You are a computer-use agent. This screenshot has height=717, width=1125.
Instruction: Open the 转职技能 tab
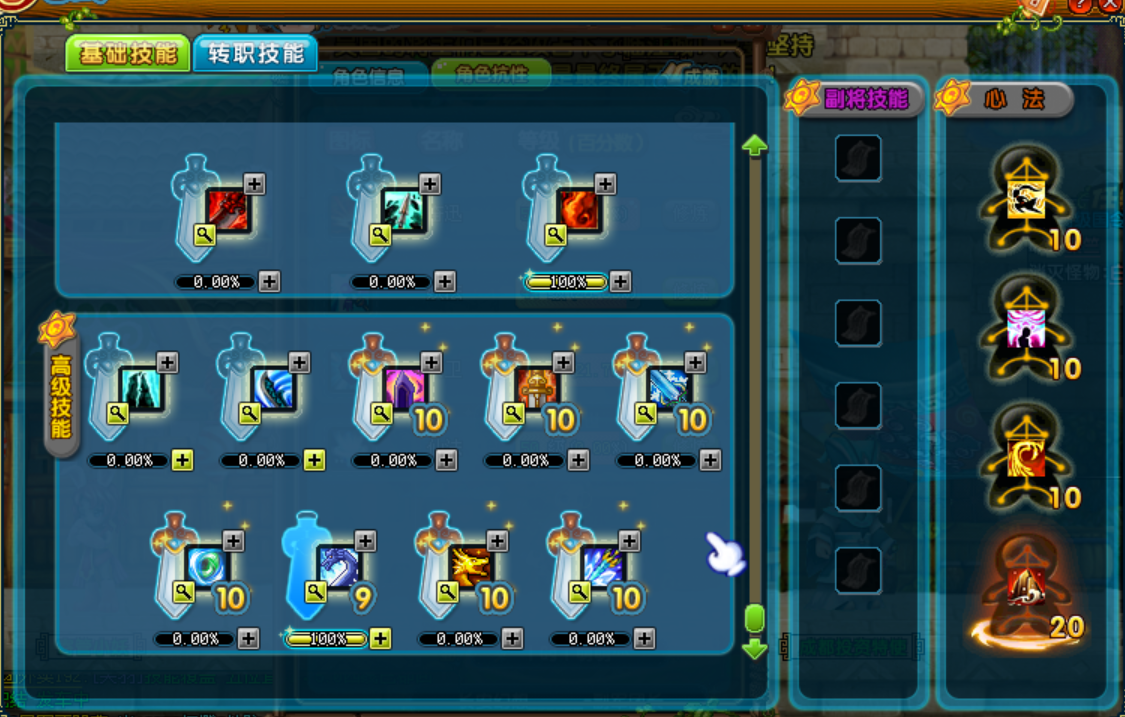coord(255,53)
